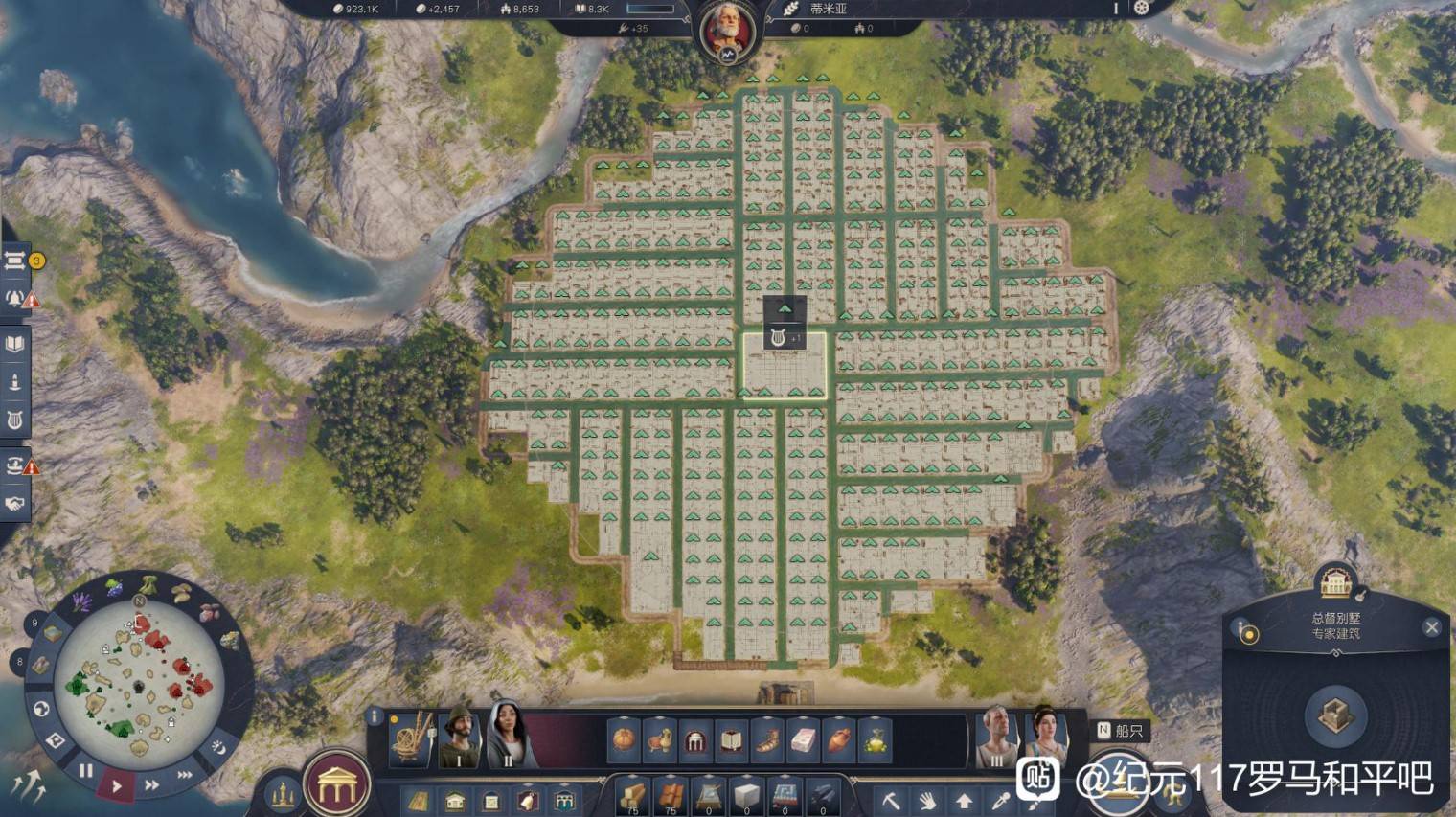Activate the pickaxe demolish tool
The width and height of the screenshot is (1456, 817).
click(891, 800)
